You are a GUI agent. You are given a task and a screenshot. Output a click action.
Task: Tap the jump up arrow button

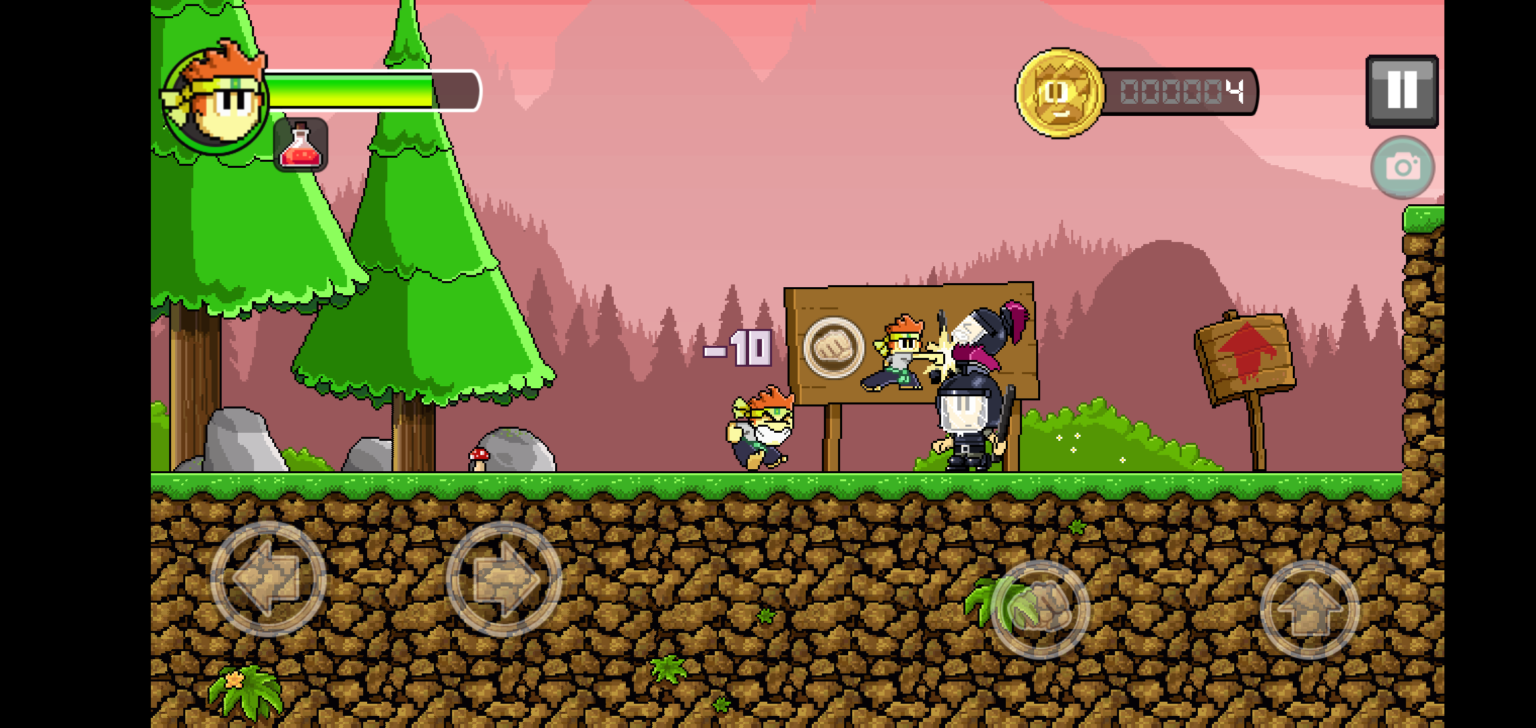[1309, 609]
